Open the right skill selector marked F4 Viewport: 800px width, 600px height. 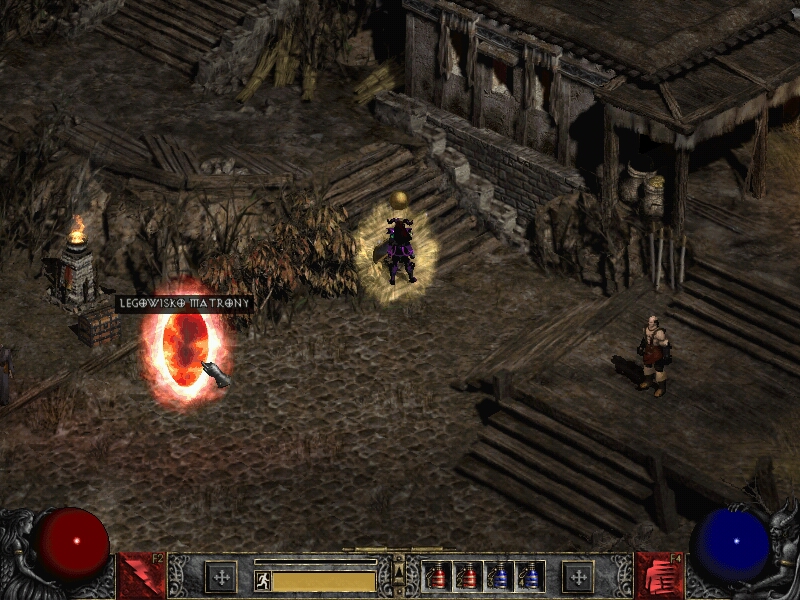[659, 576]
